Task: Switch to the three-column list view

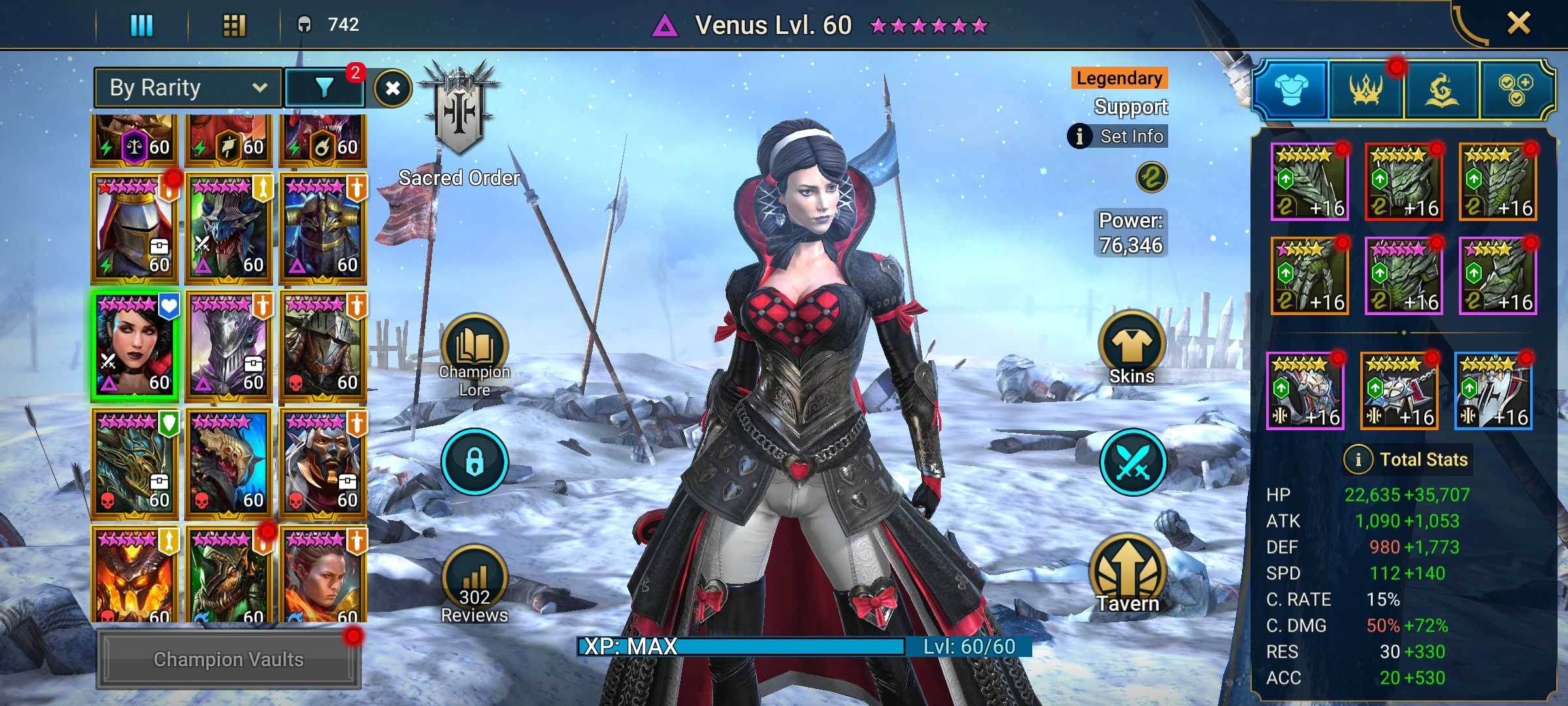Action: (x=141, y=25)
